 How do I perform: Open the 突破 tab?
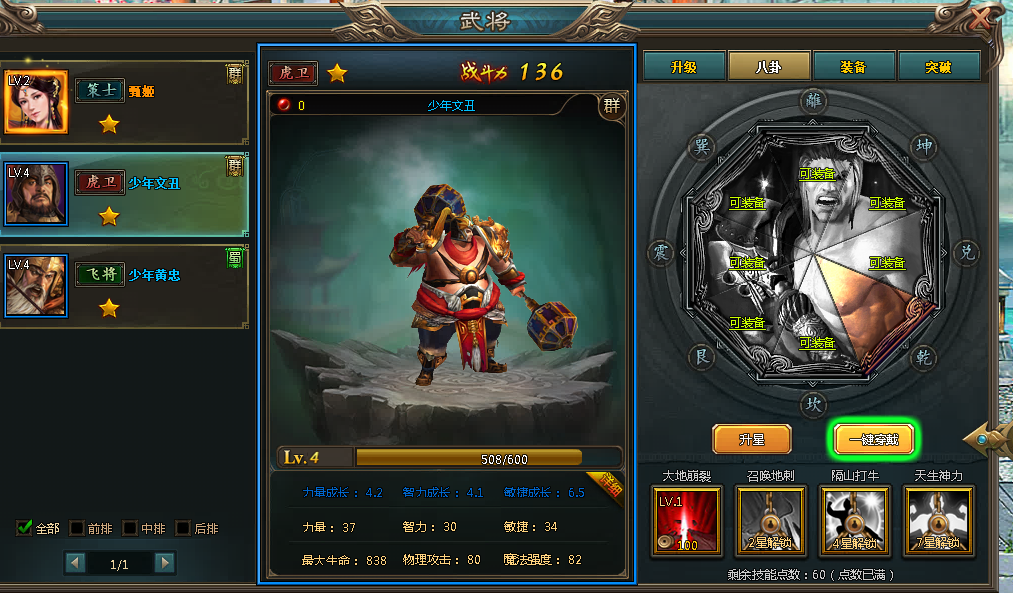938,66
